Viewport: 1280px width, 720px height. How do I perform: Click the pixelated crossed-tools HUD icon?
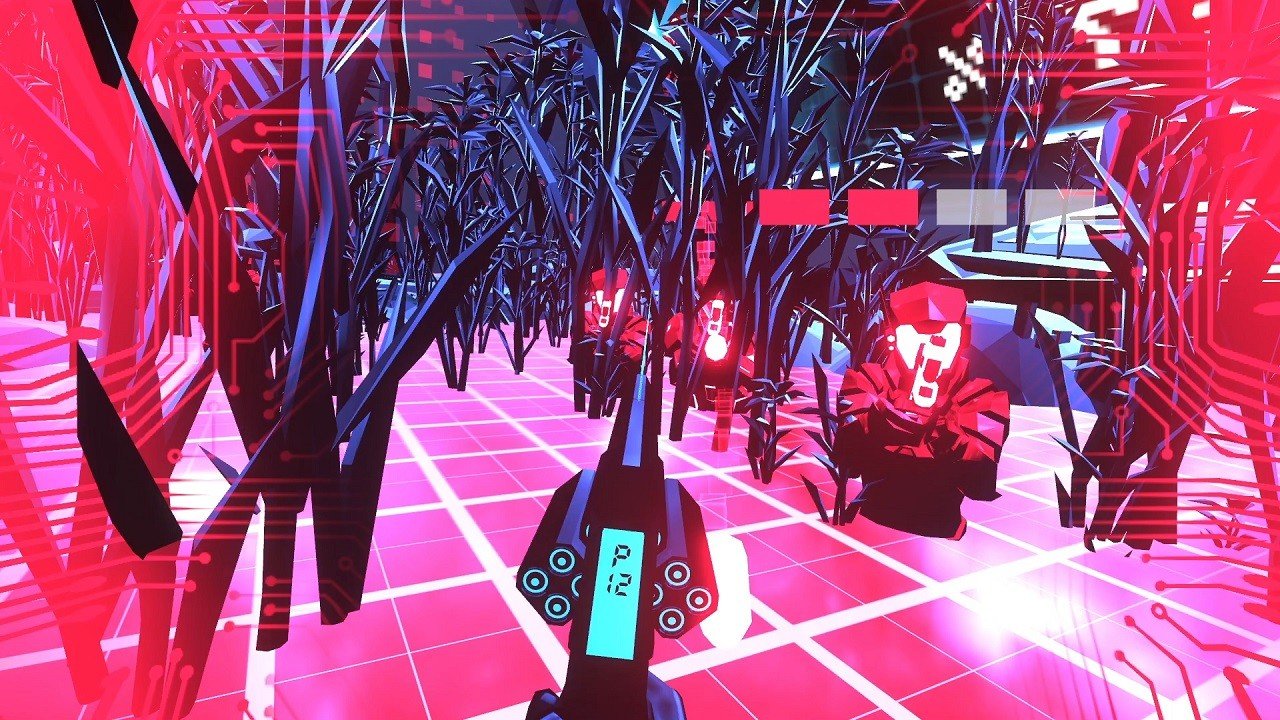pos(961,70)
